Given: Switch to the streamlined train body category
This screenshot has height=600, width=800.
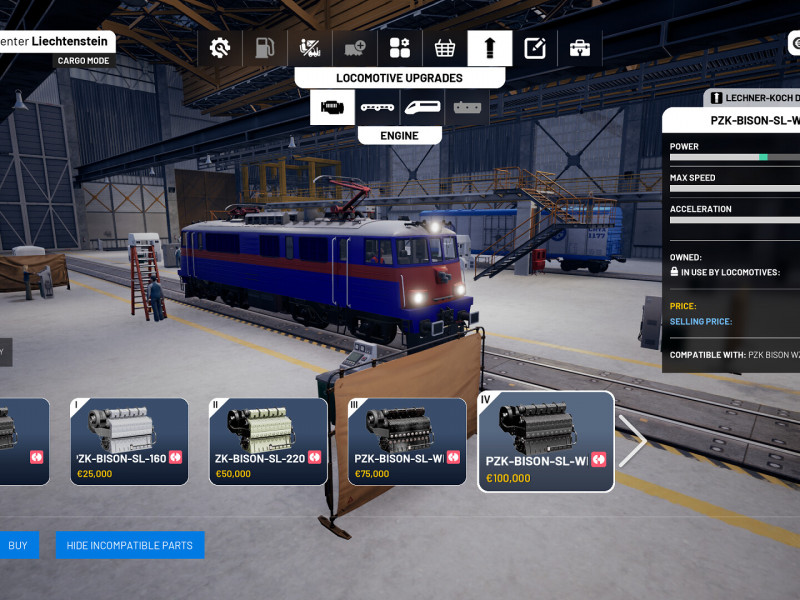Looking at the screenshot, I should [x=422, y=107].
